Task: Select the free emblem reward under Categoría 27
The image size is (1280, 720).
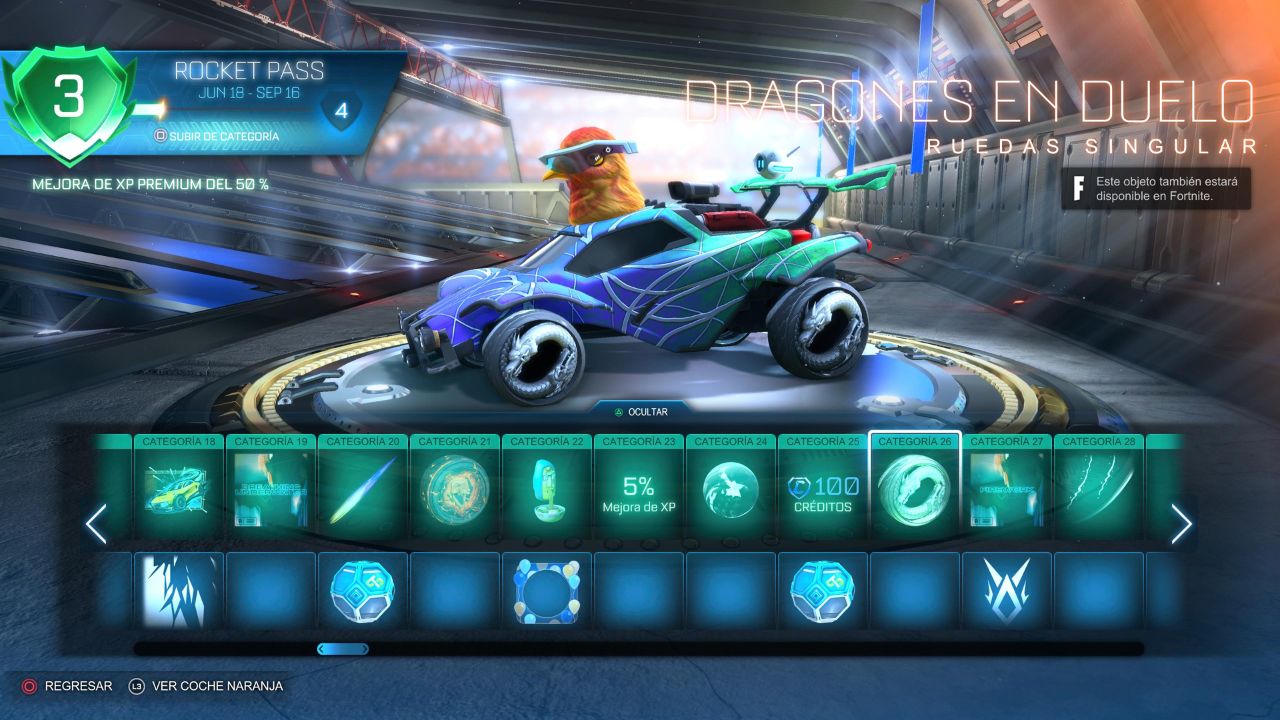Action: [1006, 591]
